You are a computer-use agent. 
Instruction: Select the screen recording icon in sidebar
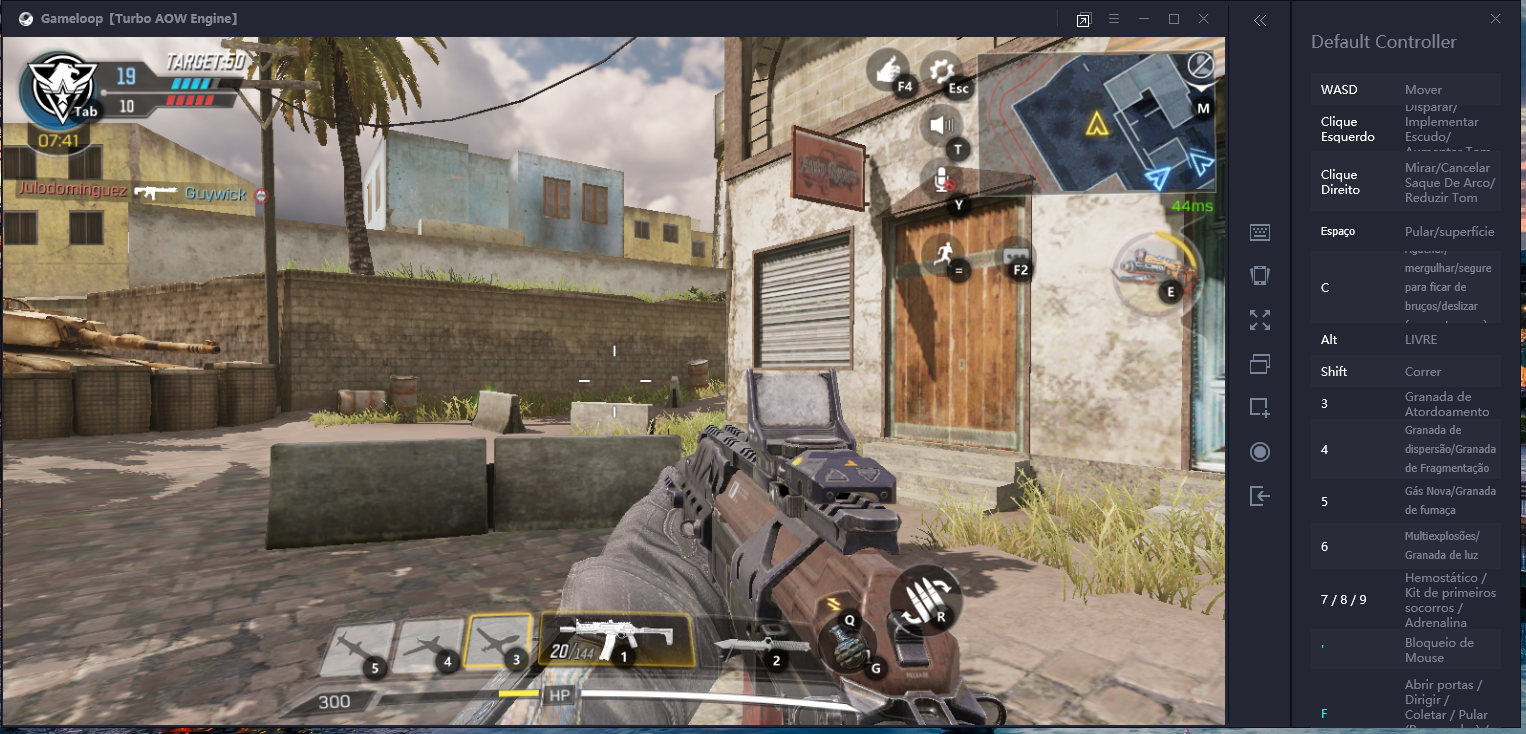pos(1260,452)
